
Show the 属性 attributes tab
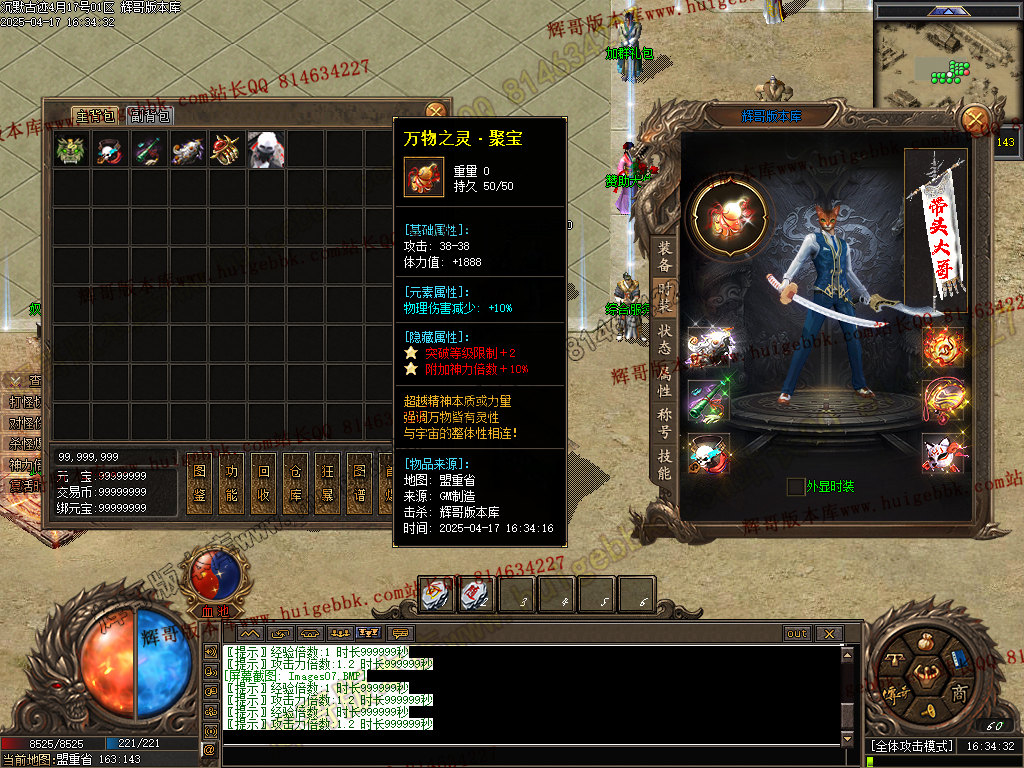pyautogui.click(x=665, y=381)
